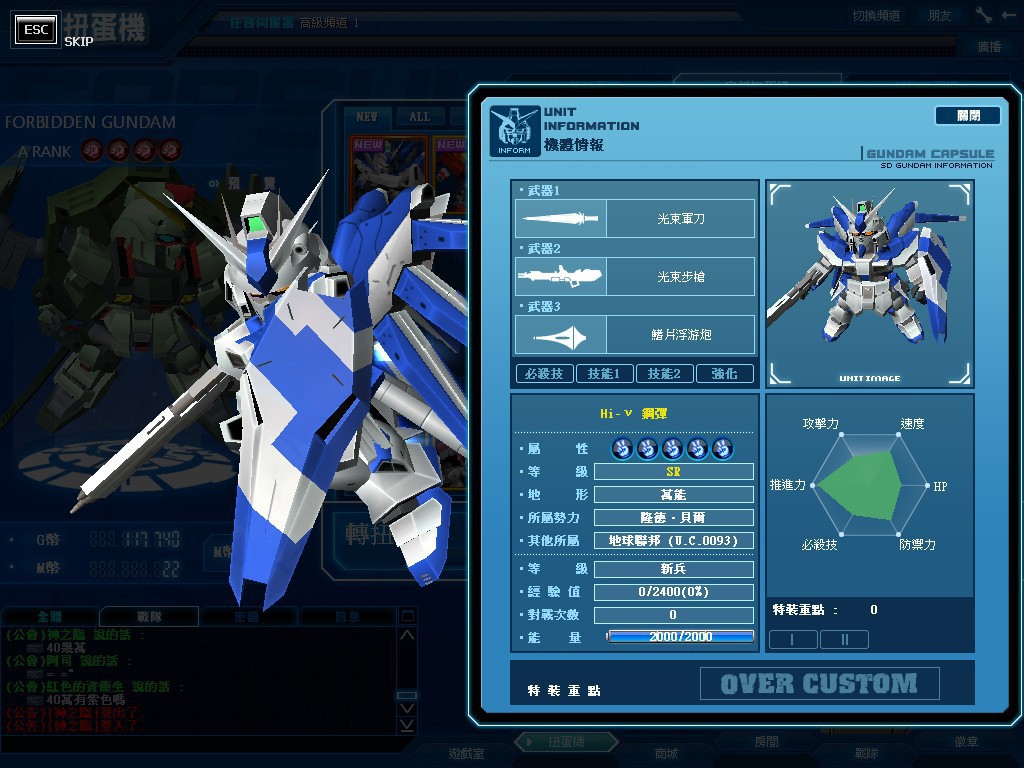Image resolution: width=1024 pixels, height=768 pixels.
Task: Open the 商城 shop from bottom menu
Action: [x=666, y=753]
